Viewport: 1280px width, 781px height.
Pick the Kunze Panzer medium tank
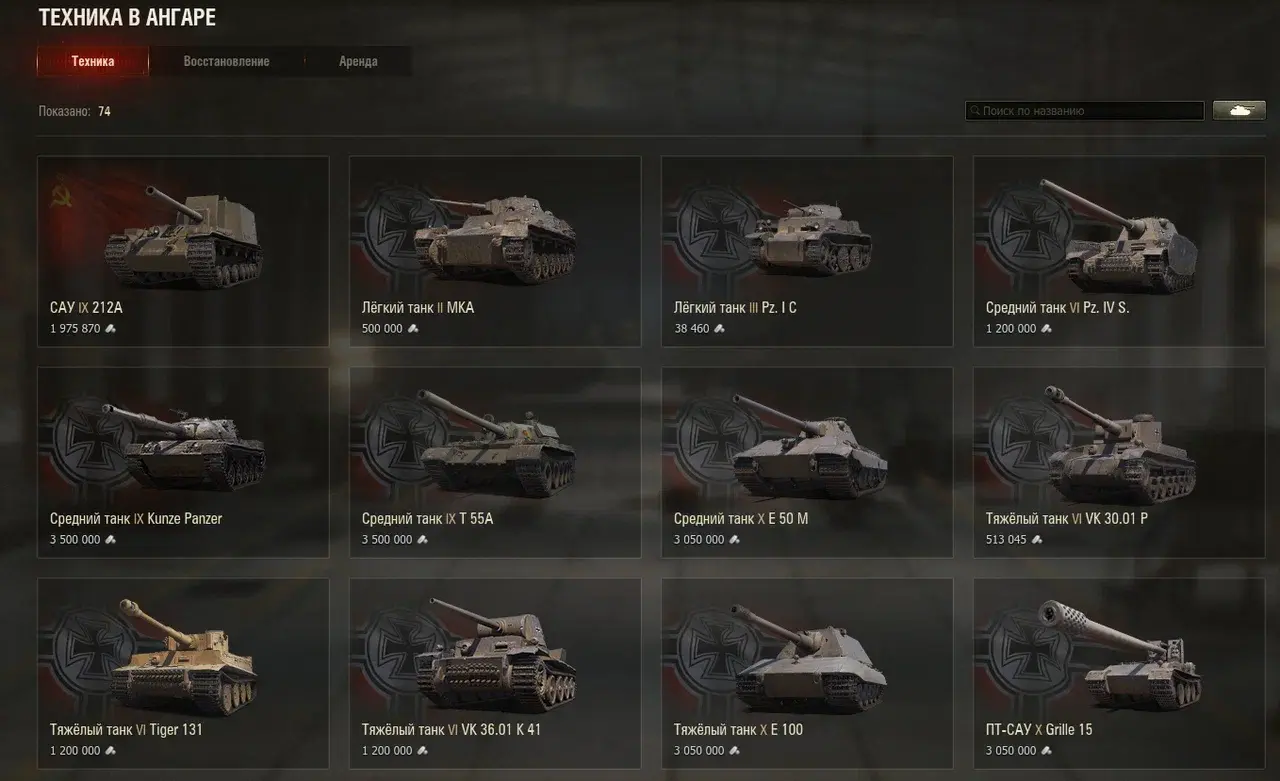tap(183, 462)
